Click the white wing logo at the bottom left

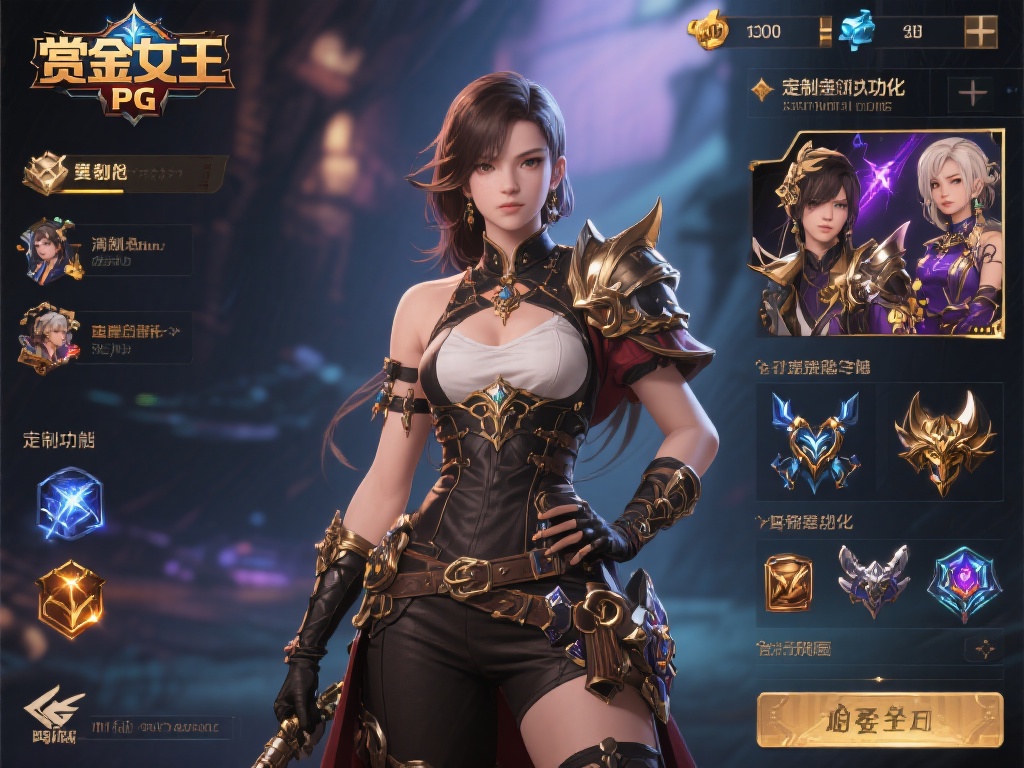(x=54, y=714)
